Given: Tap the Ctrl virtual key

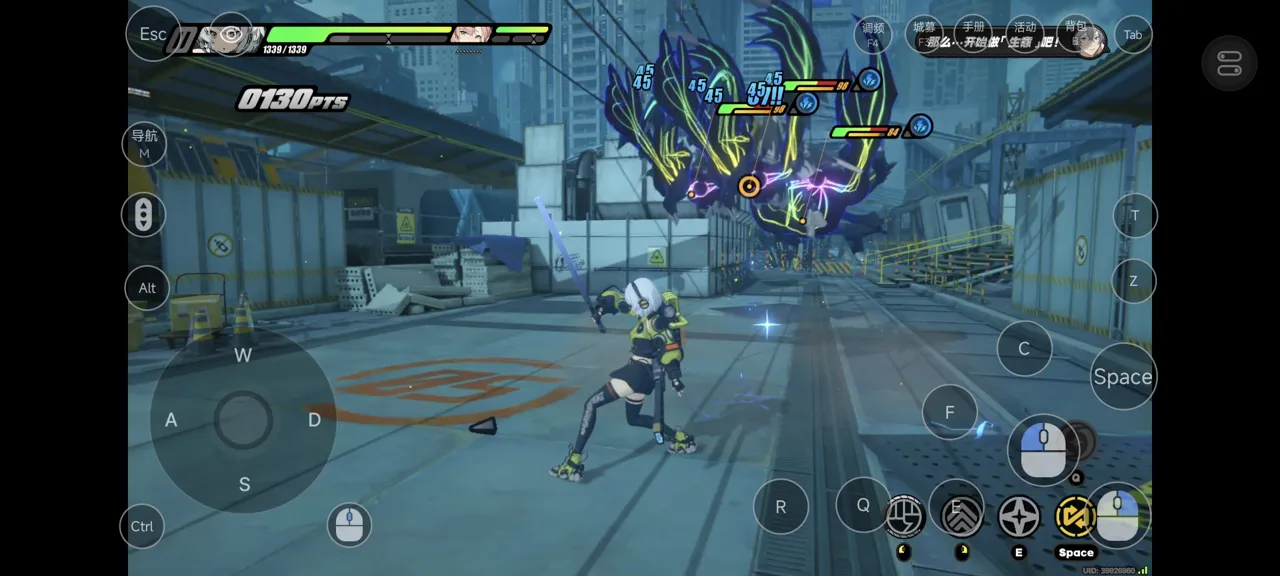Looking at the screenshot, I should click(x=142, y=527).
